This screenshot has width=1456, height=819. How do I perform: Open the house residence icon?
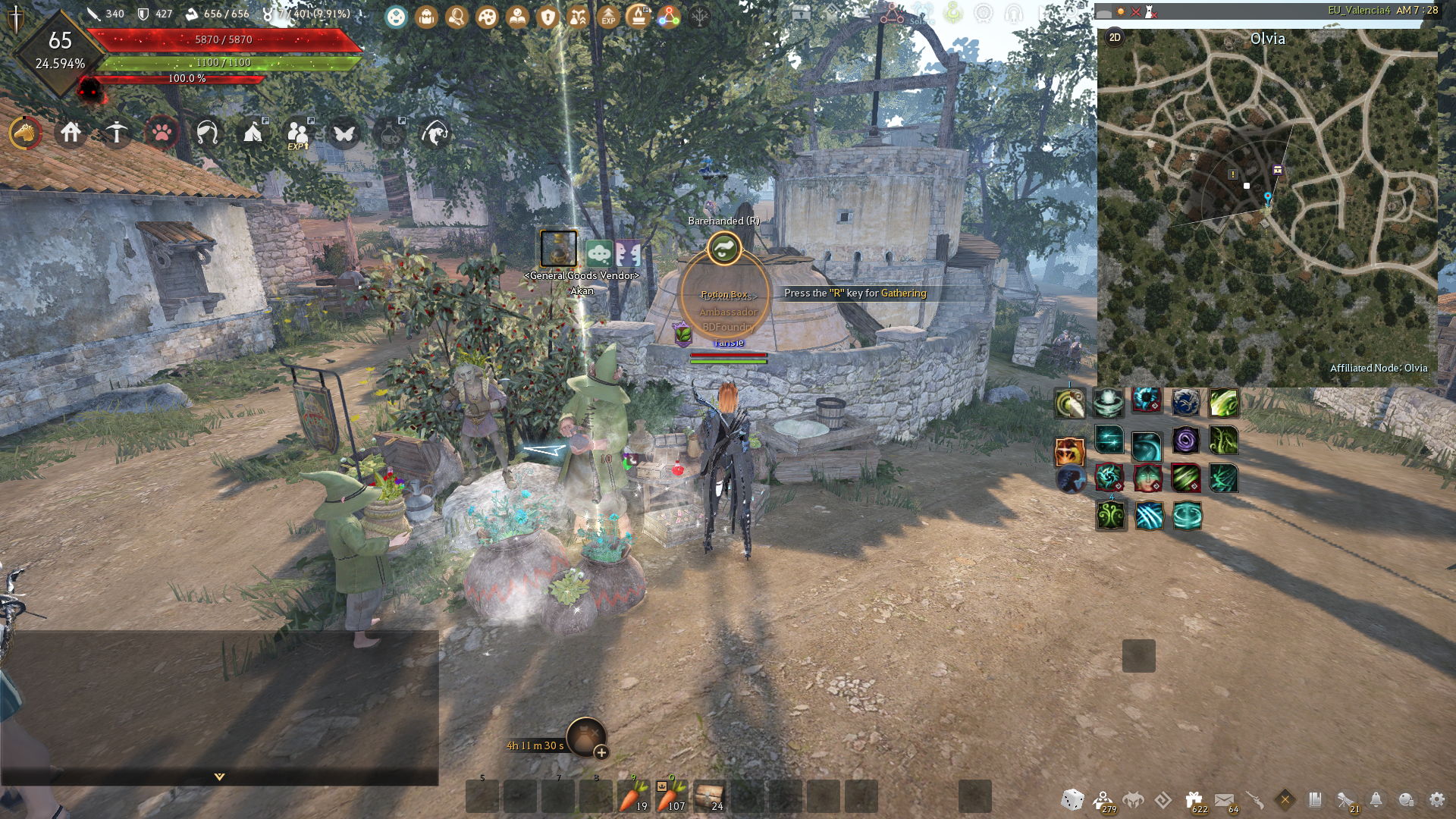[x=71, y=133]
